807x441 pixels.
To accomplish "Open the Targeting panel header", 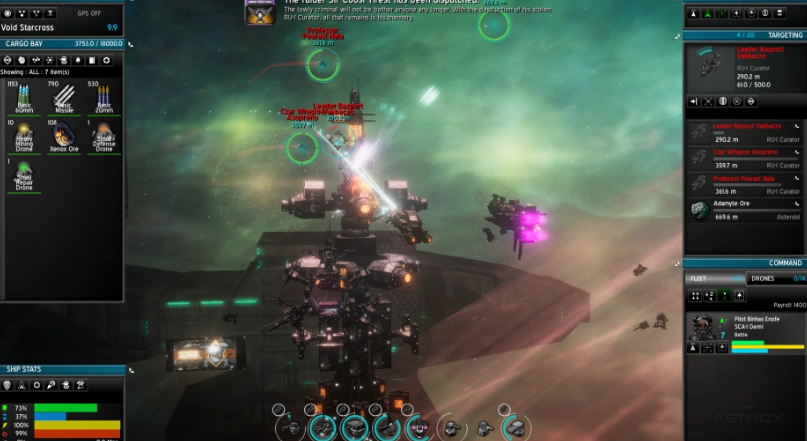I will click(x=745, y=35).
